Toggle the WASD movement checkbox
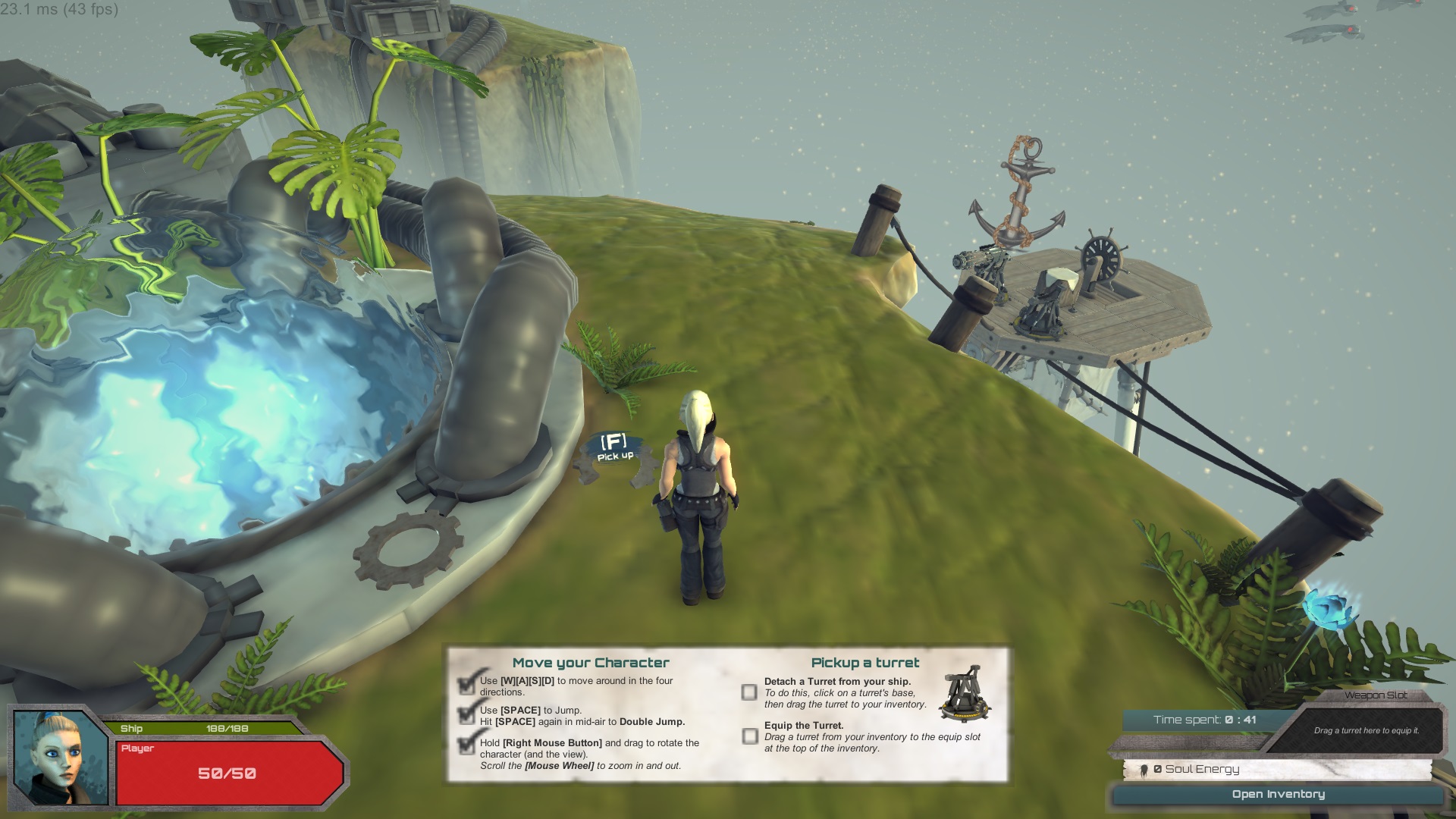The image size is (1456, 819). (467, 684)
